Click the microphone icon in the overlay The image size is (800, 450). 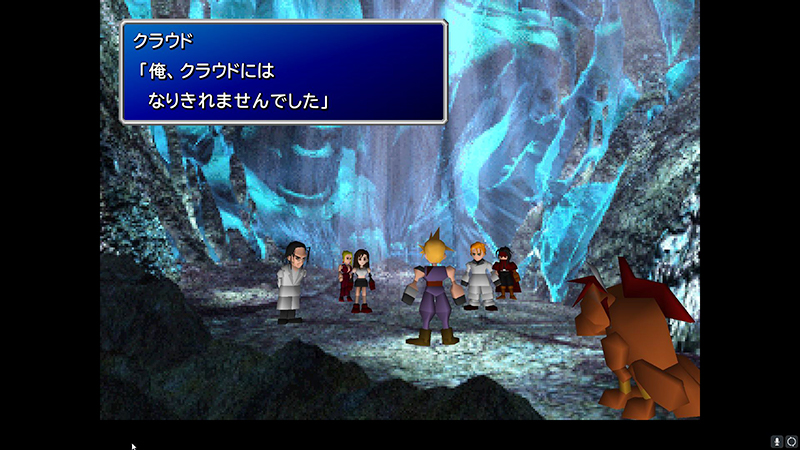(776, 441)
